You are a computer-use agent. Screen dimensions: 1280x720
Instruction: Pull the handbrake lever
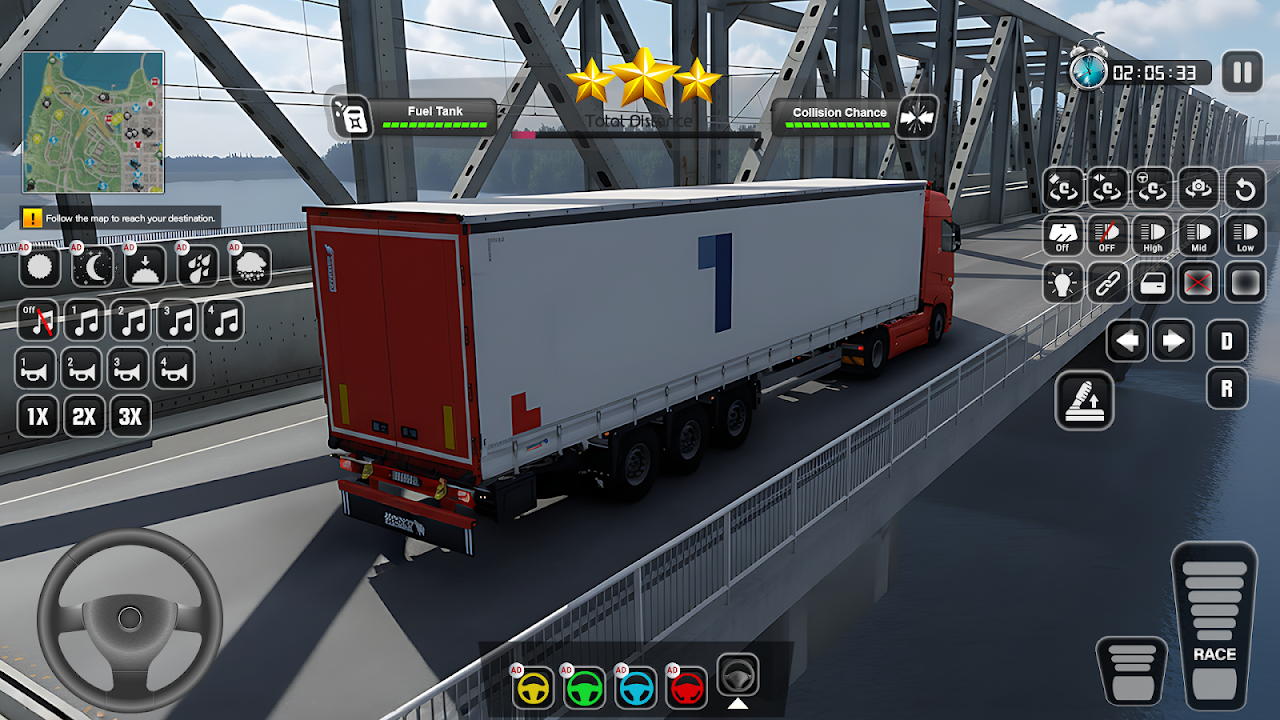[1084, 400]
